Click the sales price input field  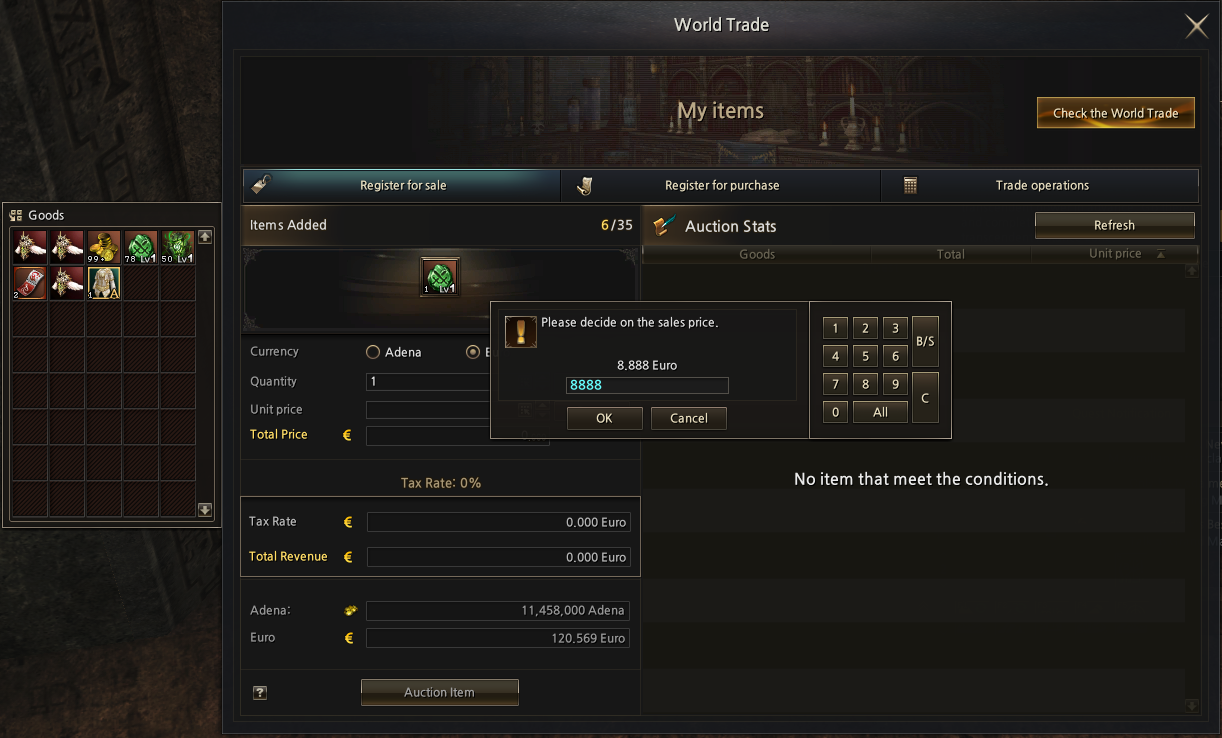[647, 385]
